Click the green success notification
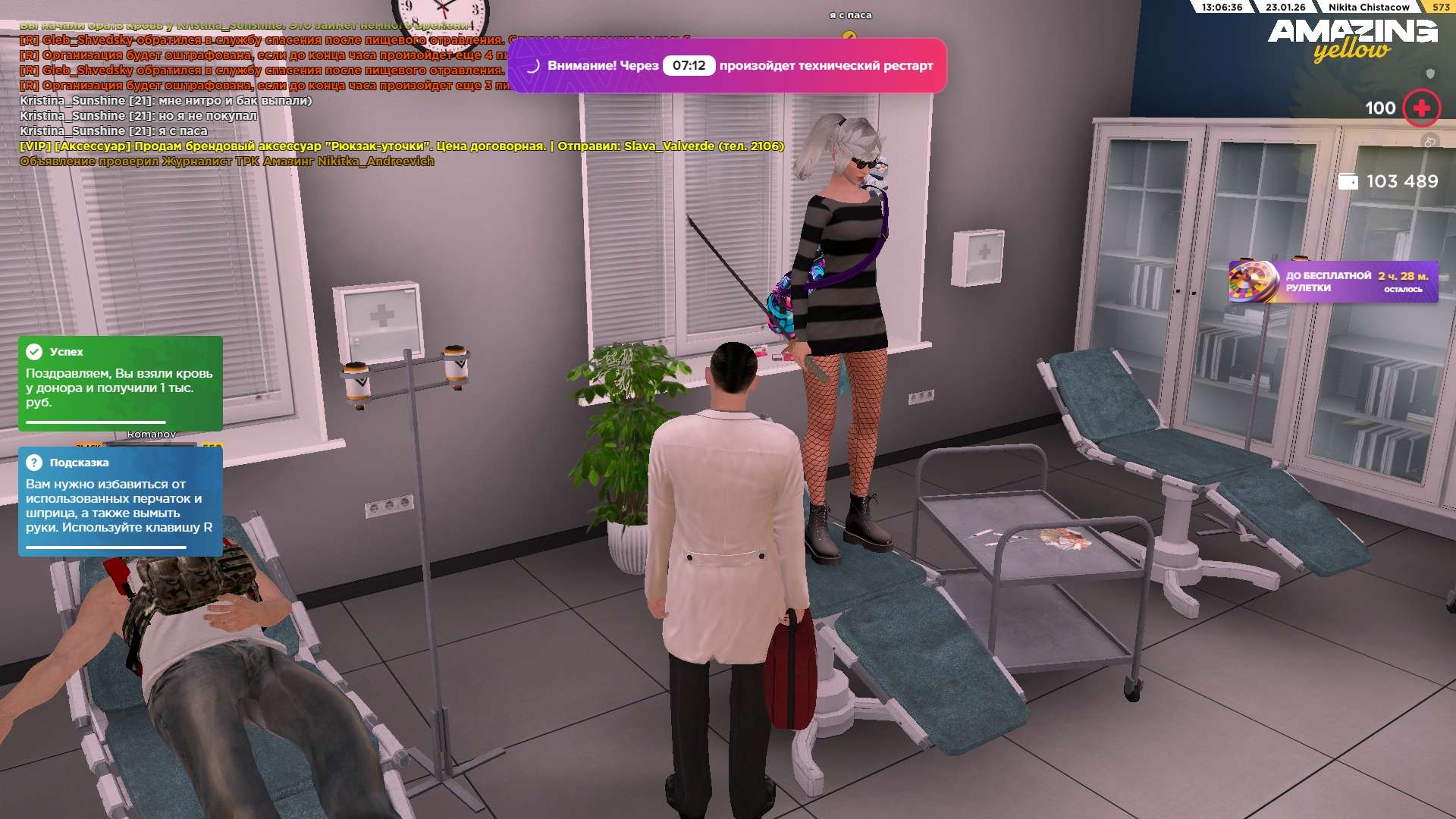1456x819 pixels. pos(121,383)
